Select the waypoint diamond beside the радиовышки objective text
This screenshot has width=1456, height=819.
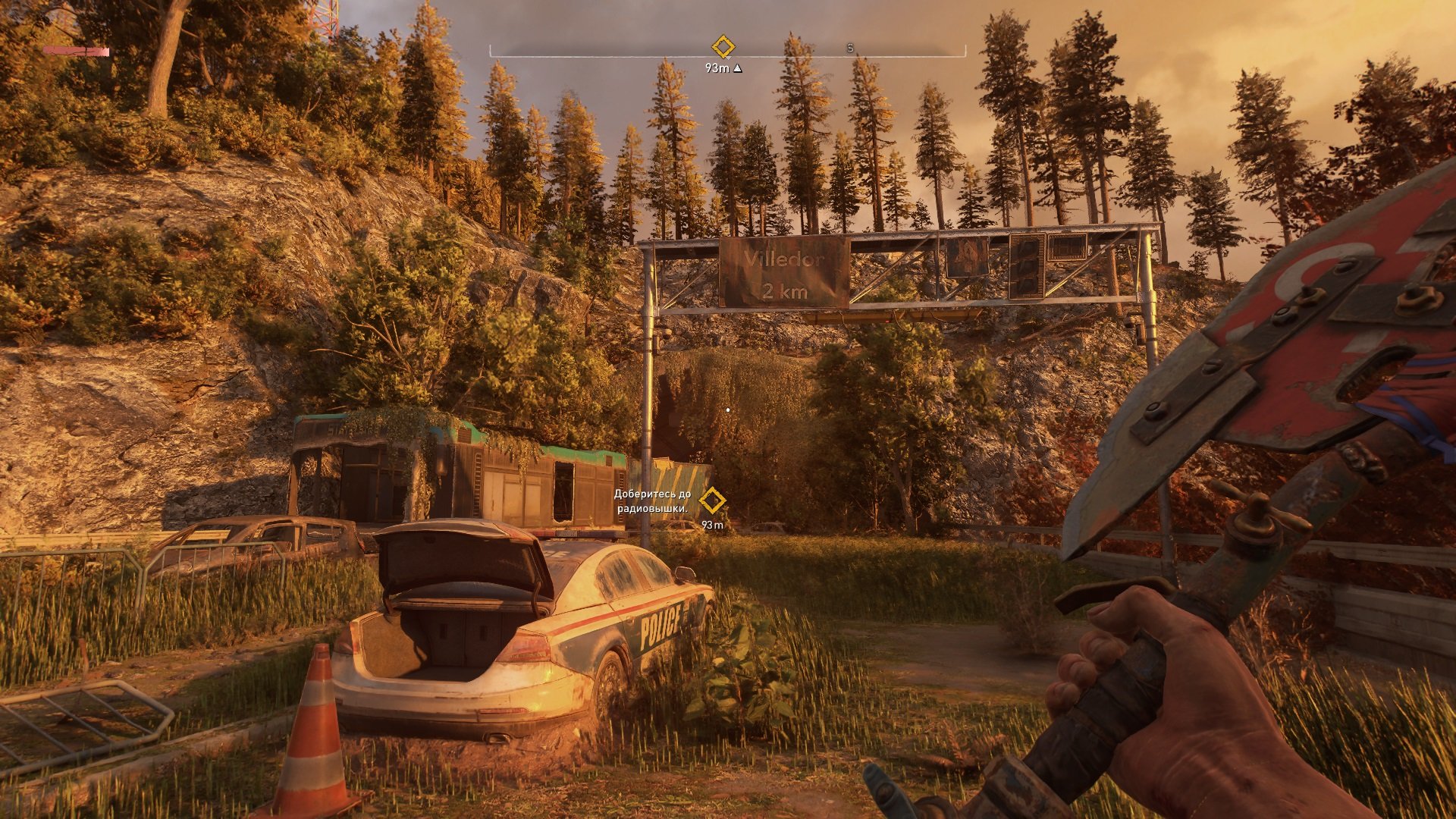coord(711,501)
